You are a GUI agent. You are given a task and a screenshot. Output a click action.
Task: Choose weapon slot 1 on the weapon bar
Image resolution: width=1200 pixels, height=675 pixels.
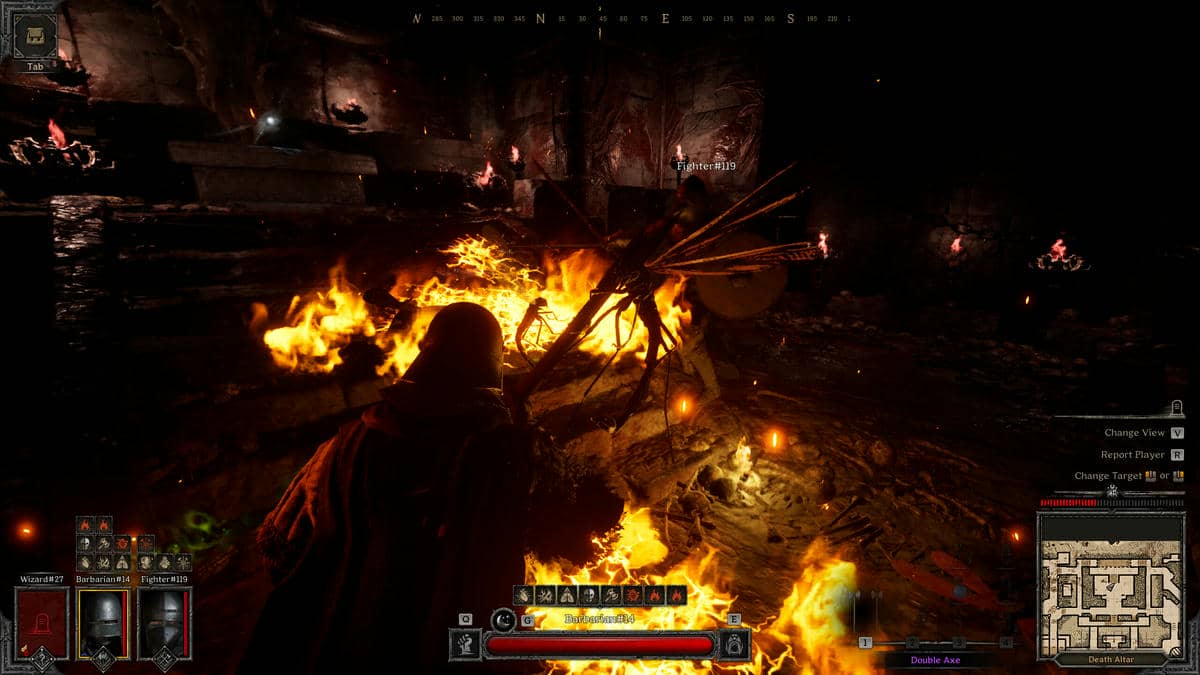[865, 642]
